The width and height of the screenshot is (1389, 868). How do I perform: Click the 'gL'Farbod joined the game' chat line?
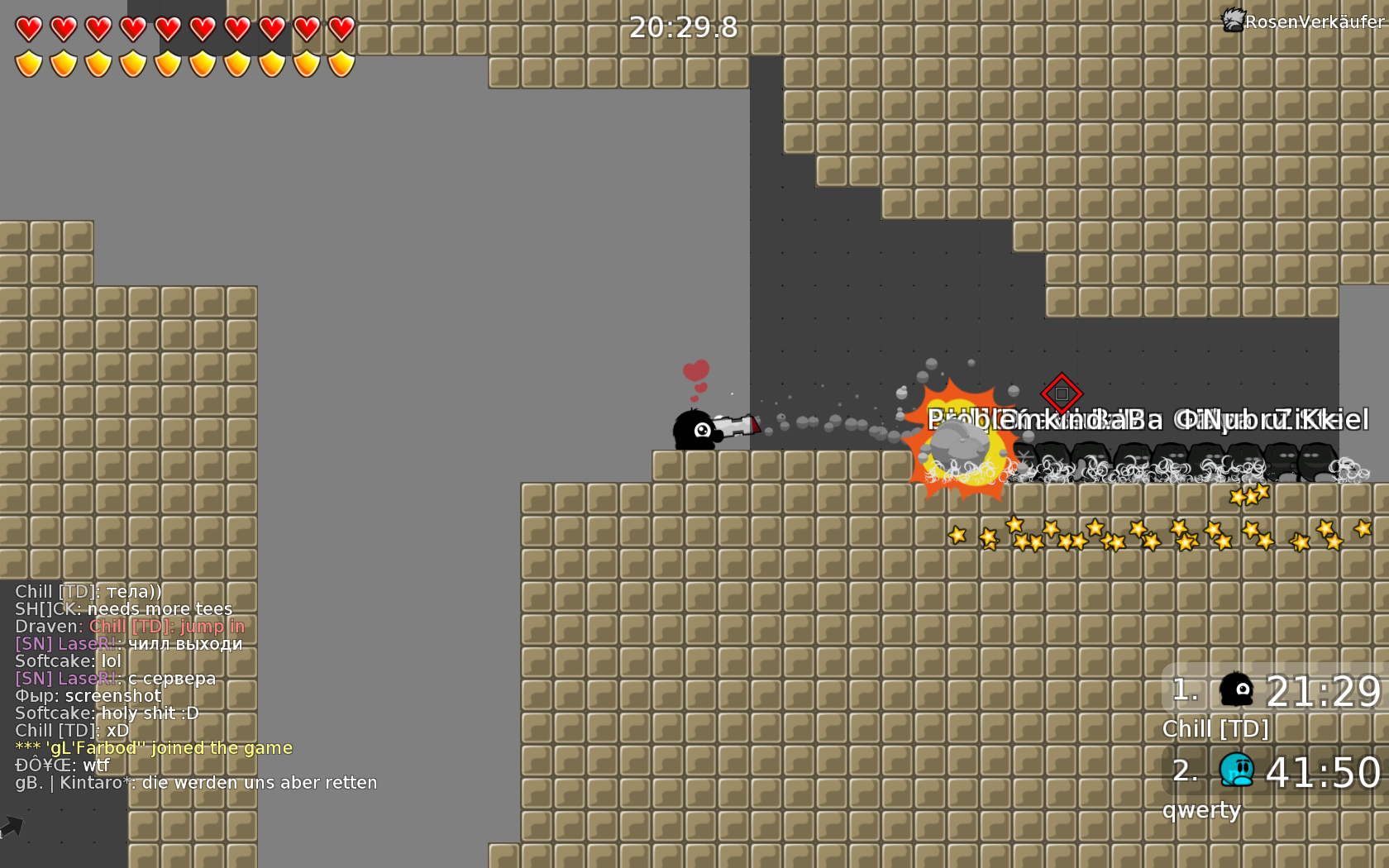click(x=153, y=747)
